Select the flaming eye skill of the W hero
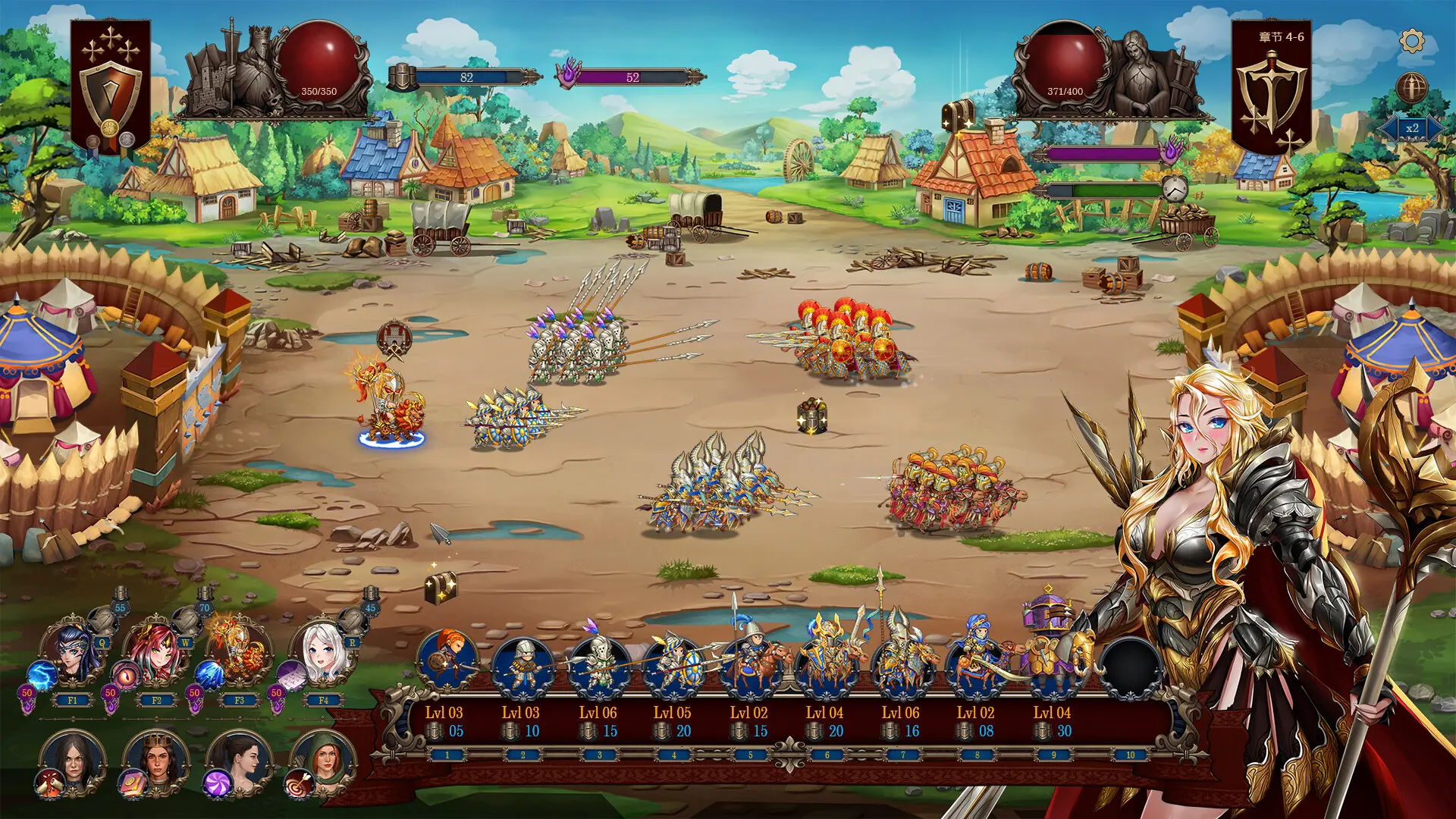Screen dimensions: 1456x819 tap(125, 676)
